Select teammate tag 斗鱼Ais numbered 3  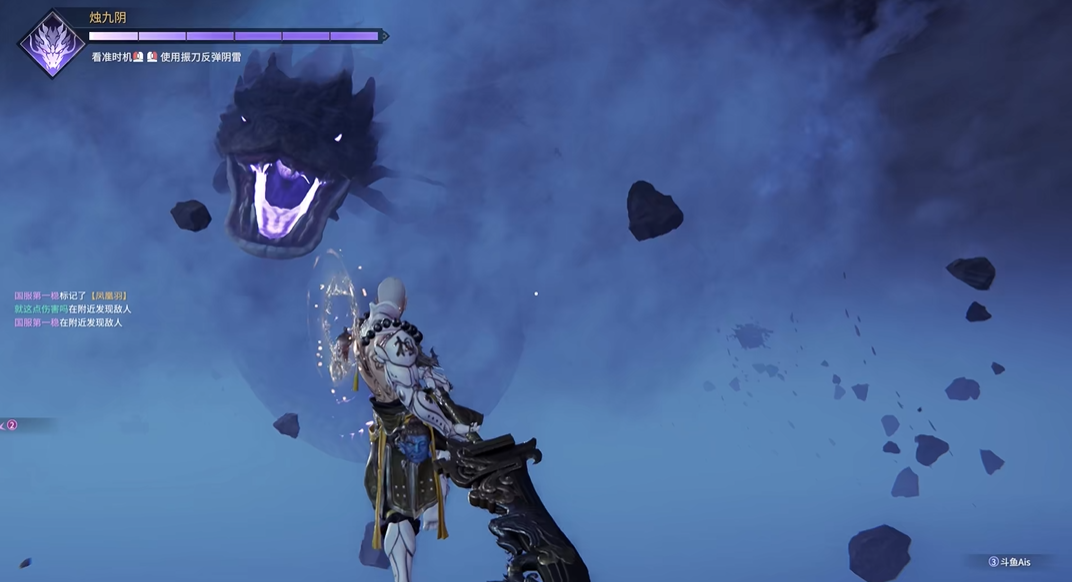point(1008,562)
